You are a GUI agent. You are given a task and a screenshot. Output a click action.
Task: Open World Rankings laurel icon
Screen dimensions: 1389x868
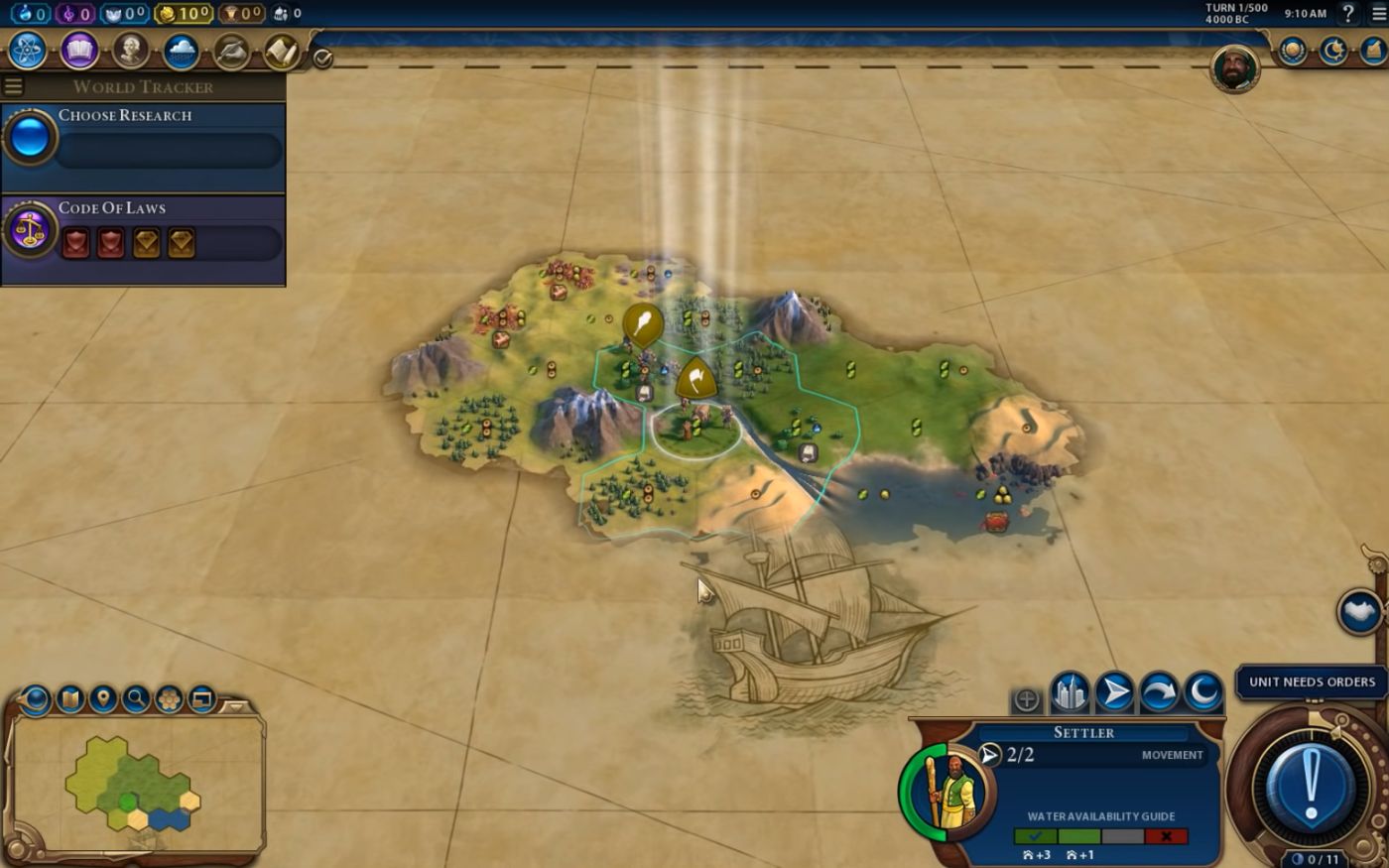point(1292,50)
